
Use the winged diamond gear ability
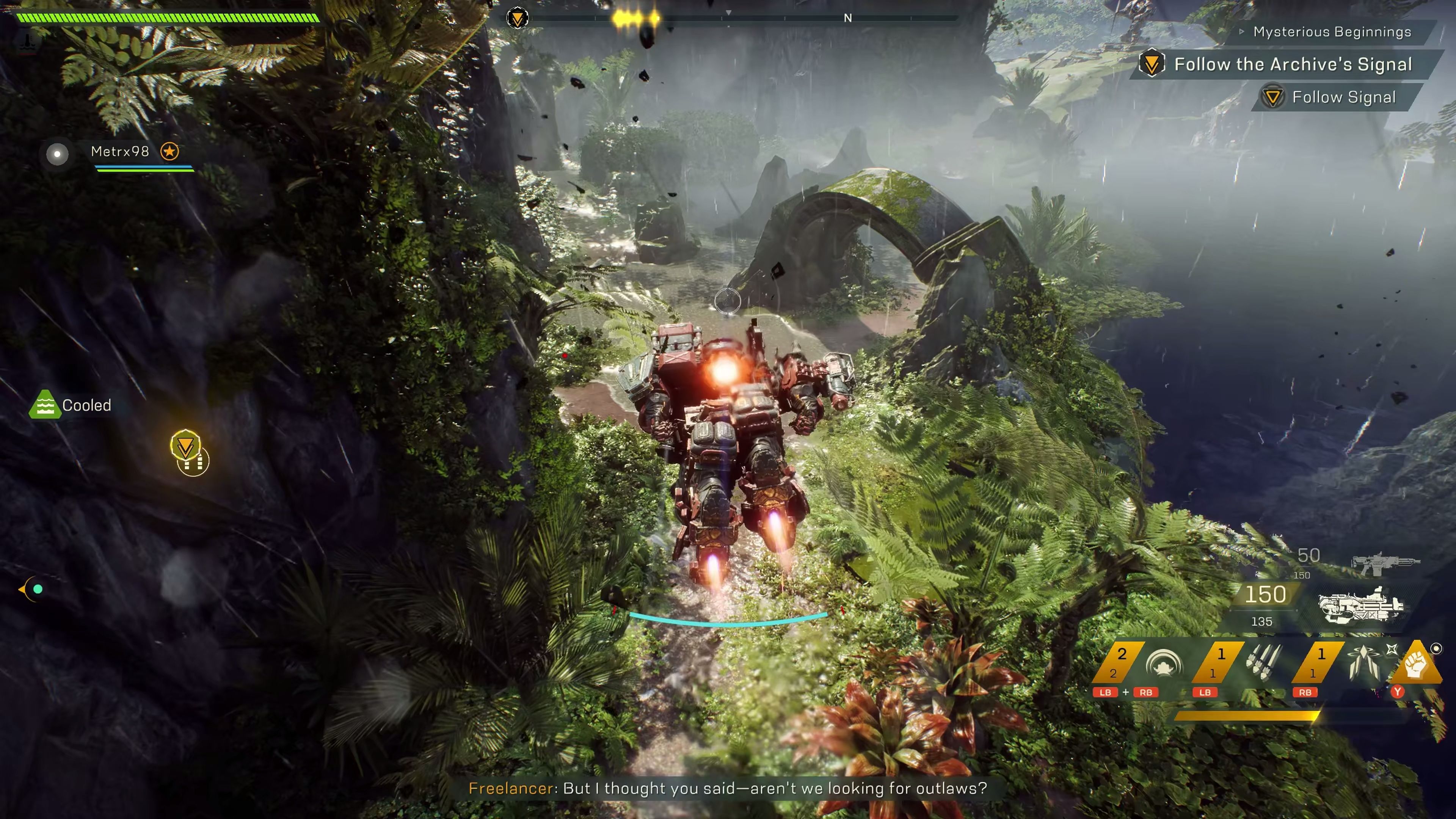coord(1363,663)
